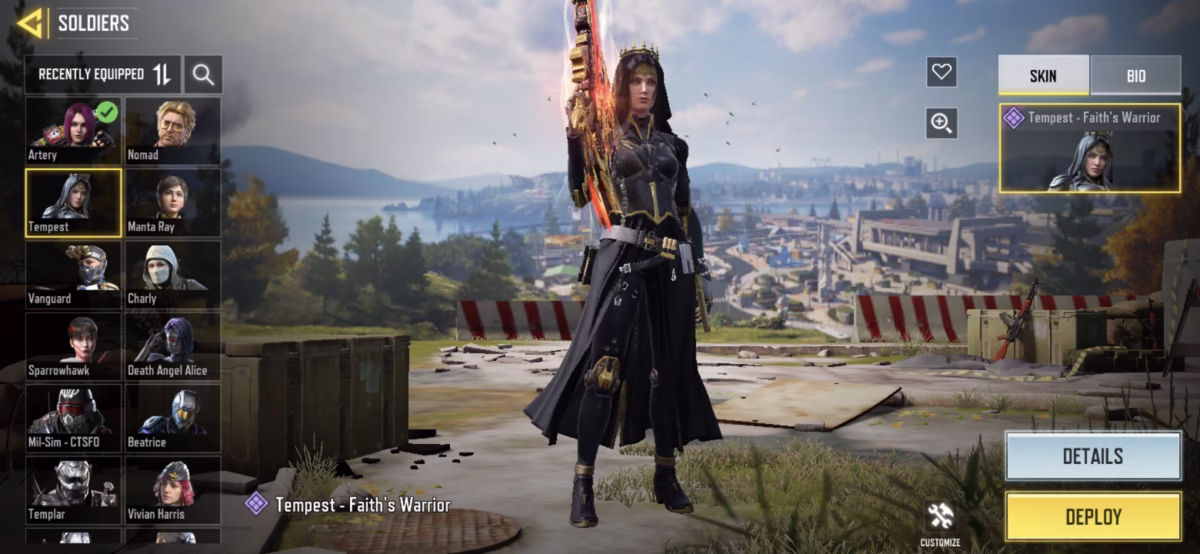
Task: Switch to the Bio tab
Action: coord(1136,76)
